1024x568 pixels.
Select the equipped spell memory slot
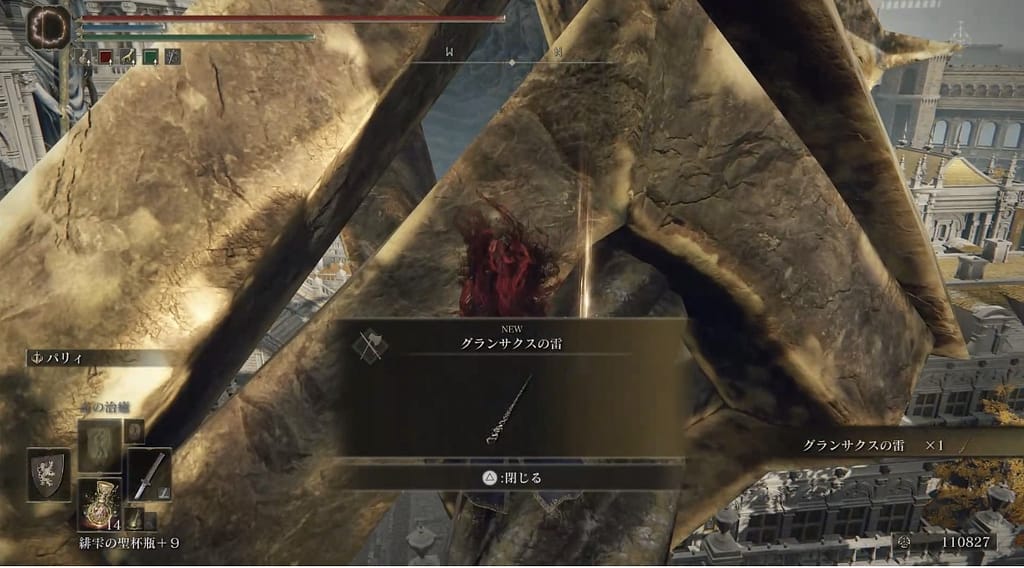(100, 445)
